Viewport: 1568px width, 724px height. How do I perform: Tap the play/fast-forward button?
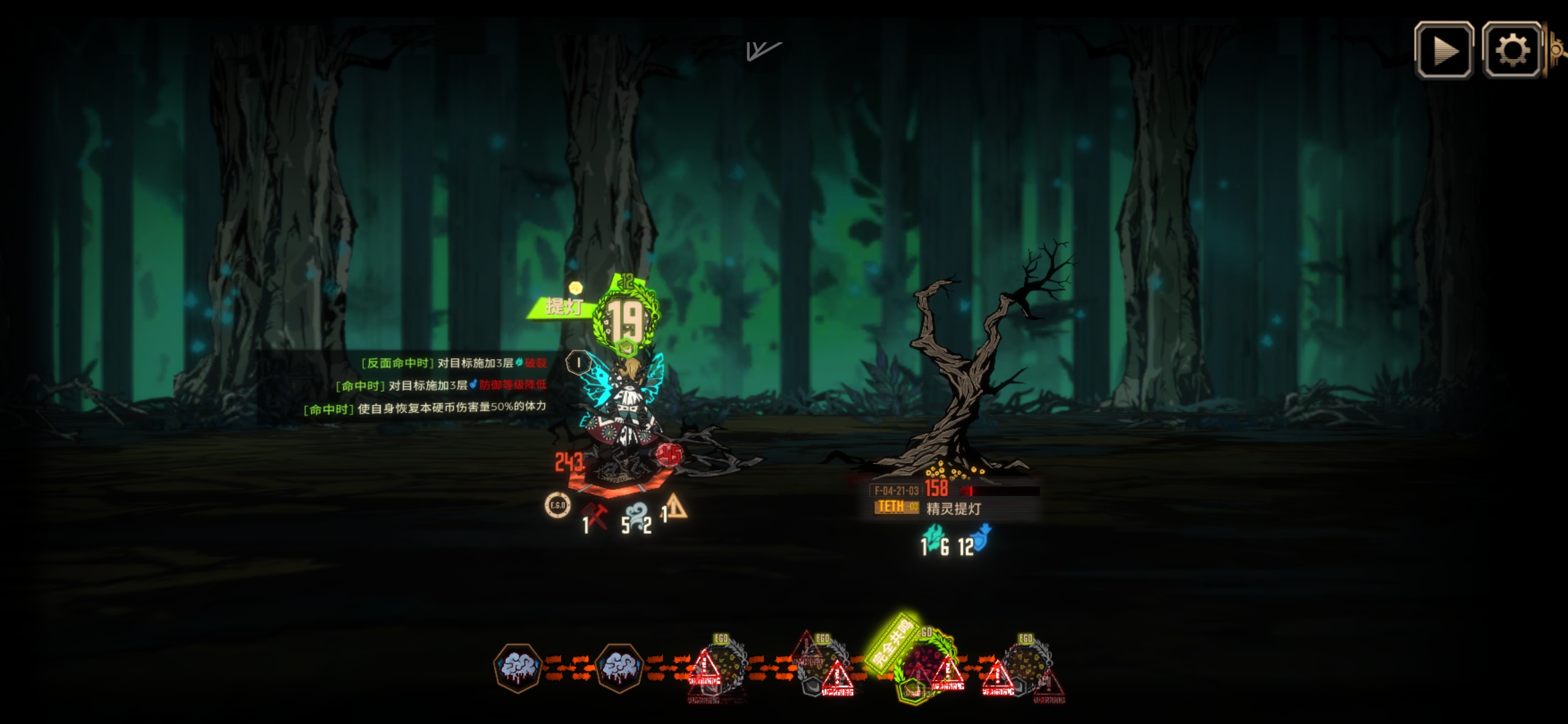click(x=1443, y=50)
